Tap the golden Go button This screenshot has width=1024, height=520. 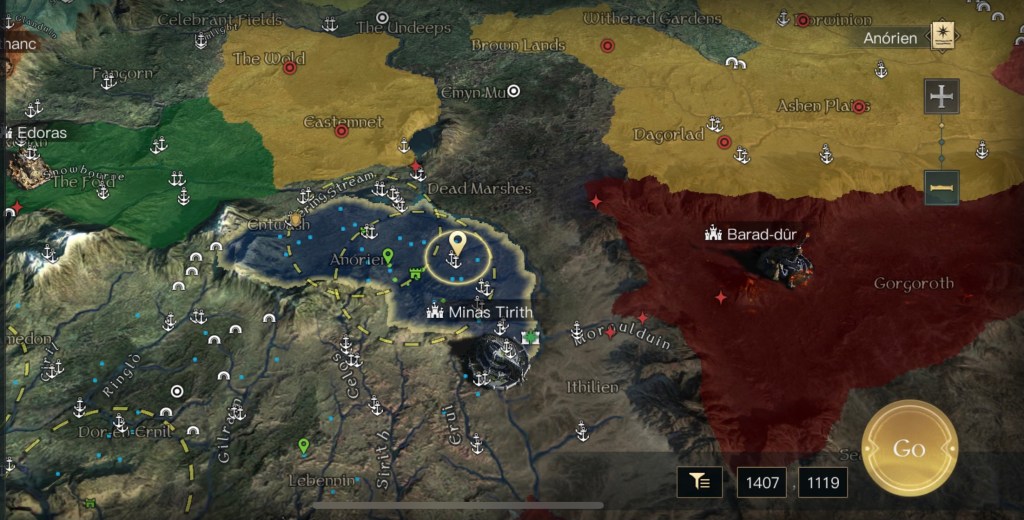click(909, 448)
